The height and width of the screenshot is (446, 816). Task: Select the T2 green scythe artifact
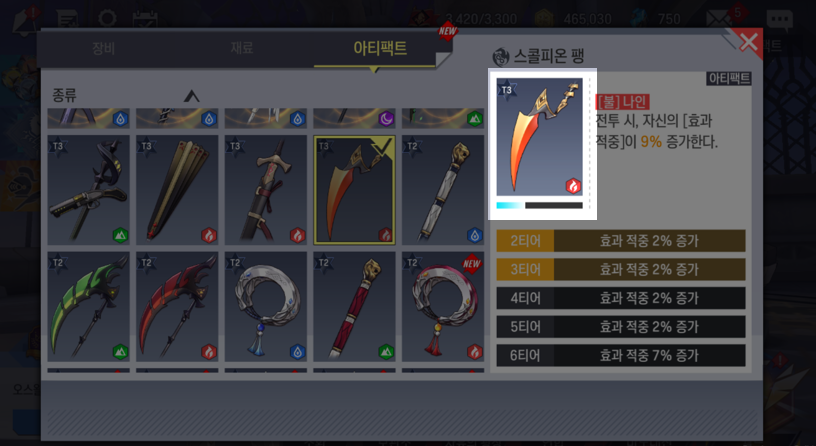(88, 306)
